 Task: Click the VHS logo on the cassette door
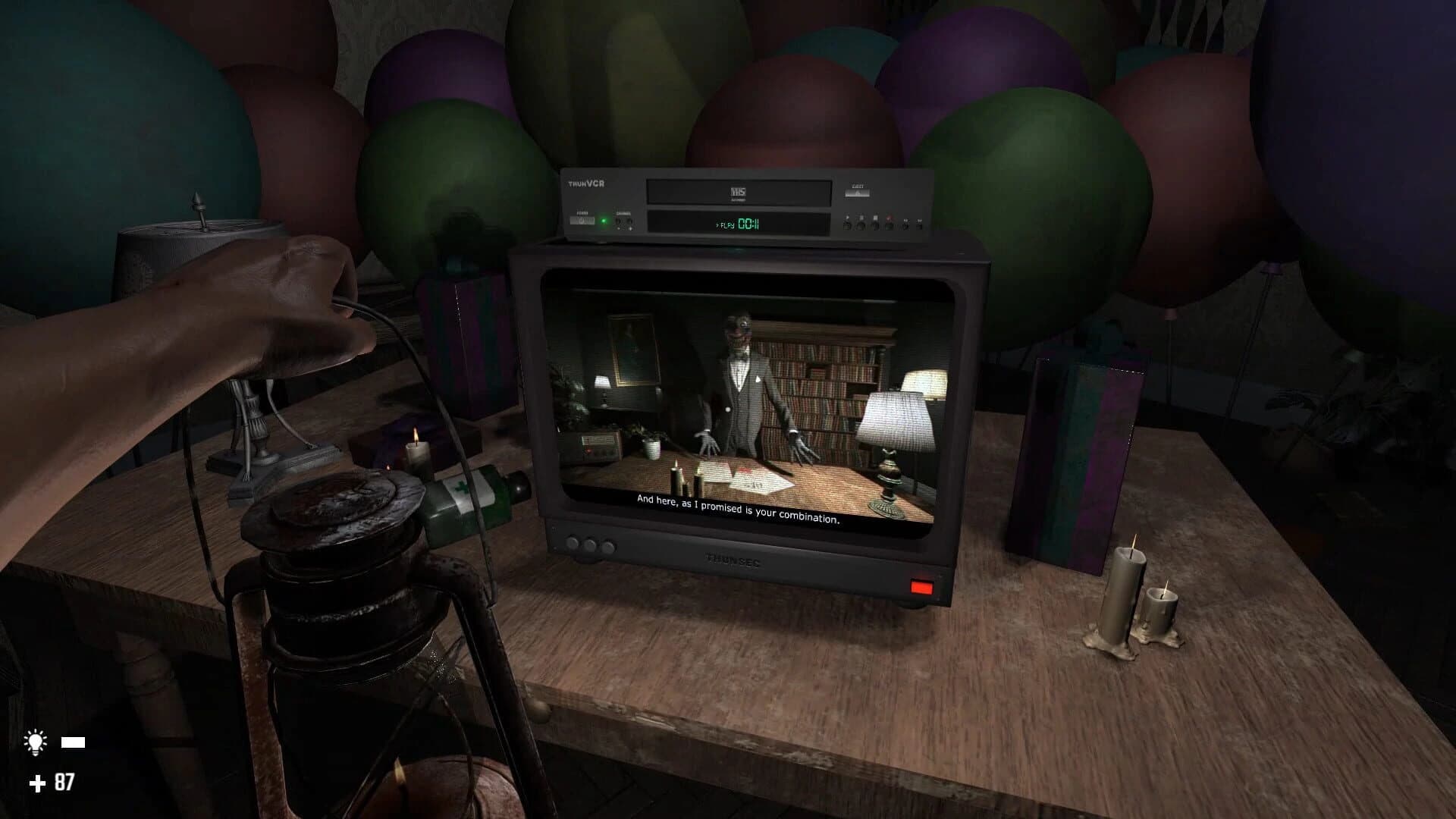[737, 192]
